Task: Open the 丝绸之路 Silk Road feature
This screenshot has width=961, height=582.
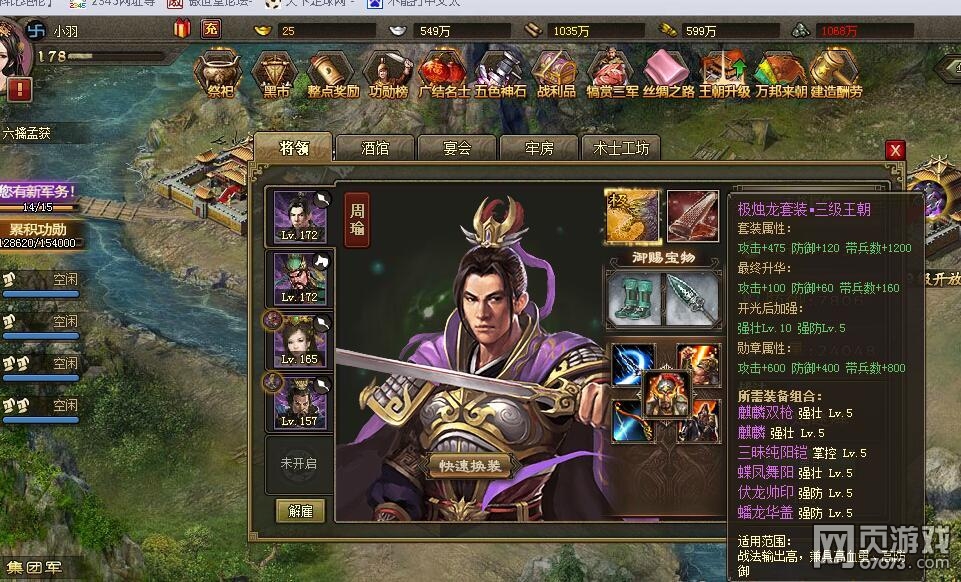Action: pos(667,72)
